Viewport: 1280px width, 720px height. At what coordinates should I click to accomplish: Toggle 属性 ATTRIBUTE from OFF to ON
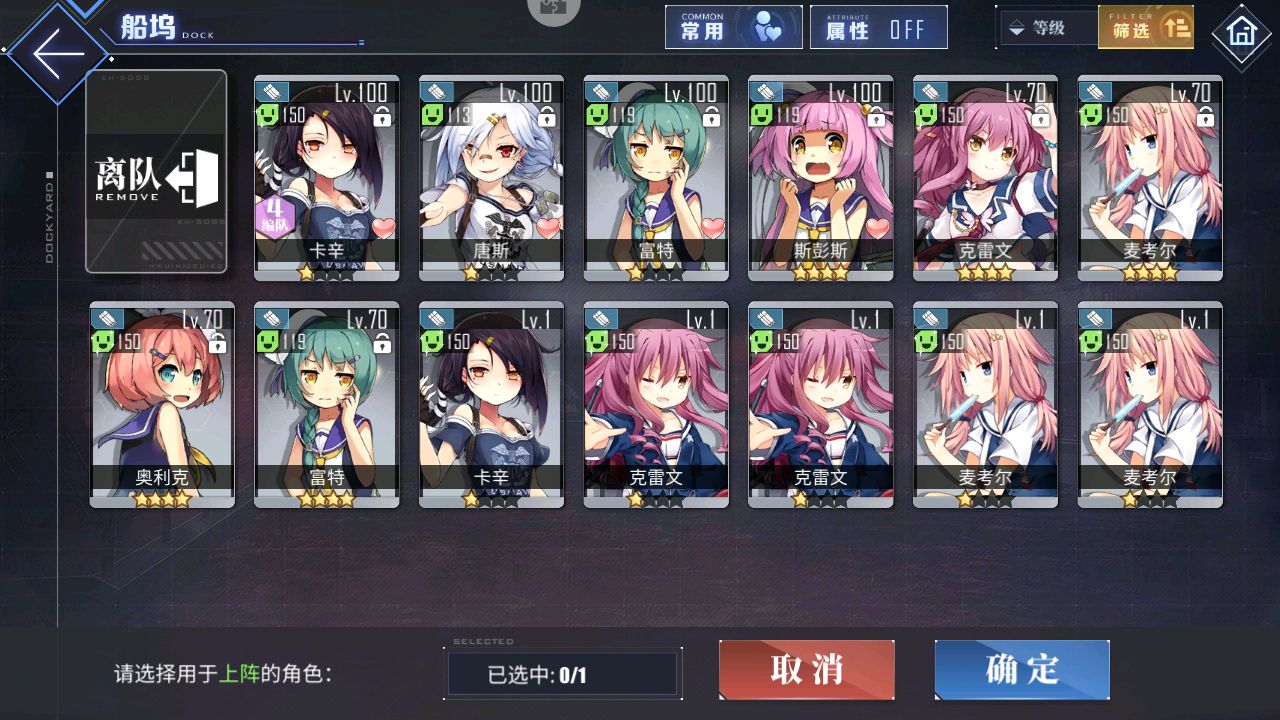[x=879, y=27]
